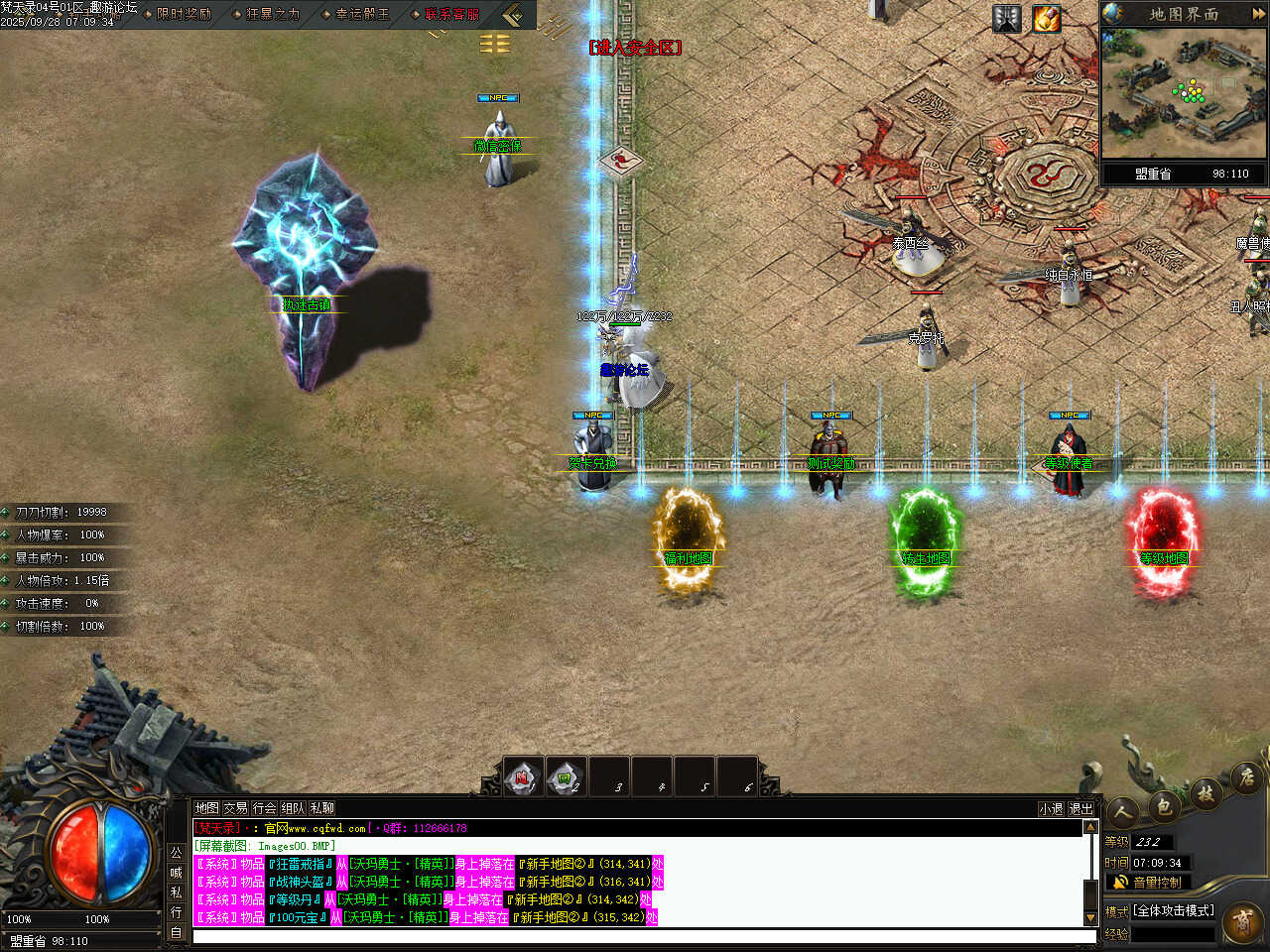The height and width of the screenshot is (952, 1270).
Task: Select the 组队 team tab
Action: pyautogui.click(x=293, y=808)
